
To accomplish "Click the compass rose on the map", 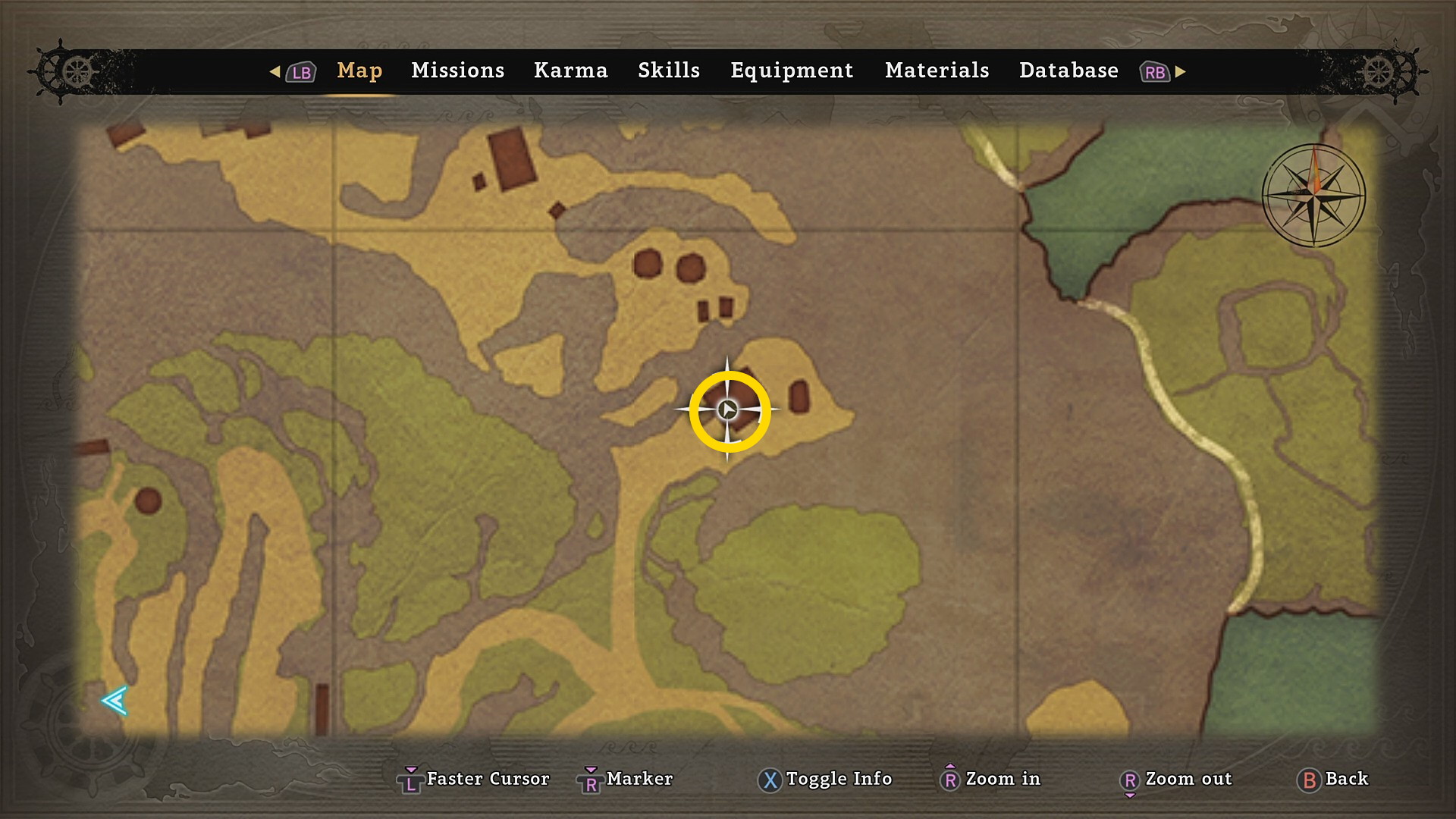I will (x=1313, y=196).
